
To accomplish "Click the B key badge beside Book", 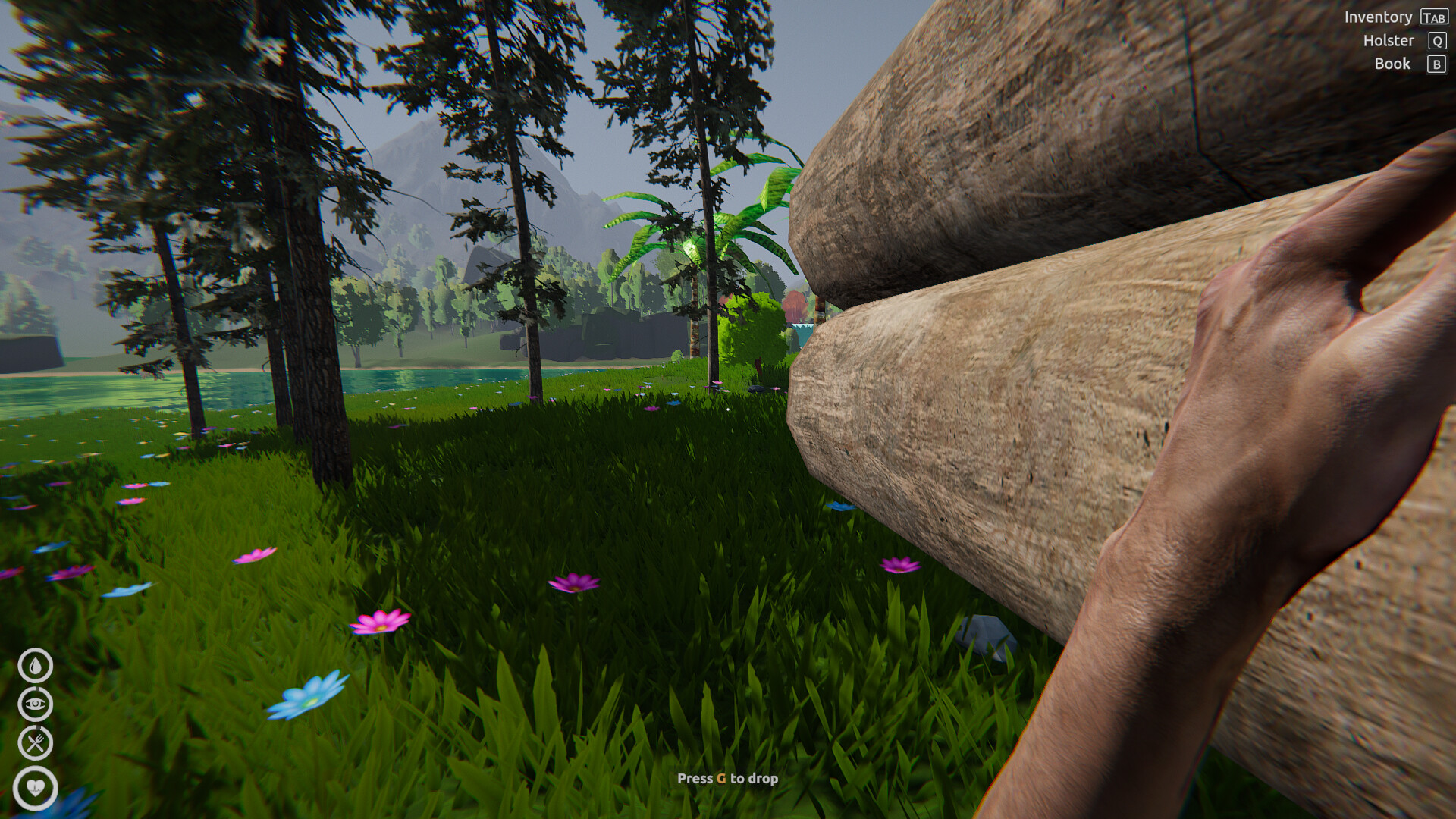I will (1436, 64).
